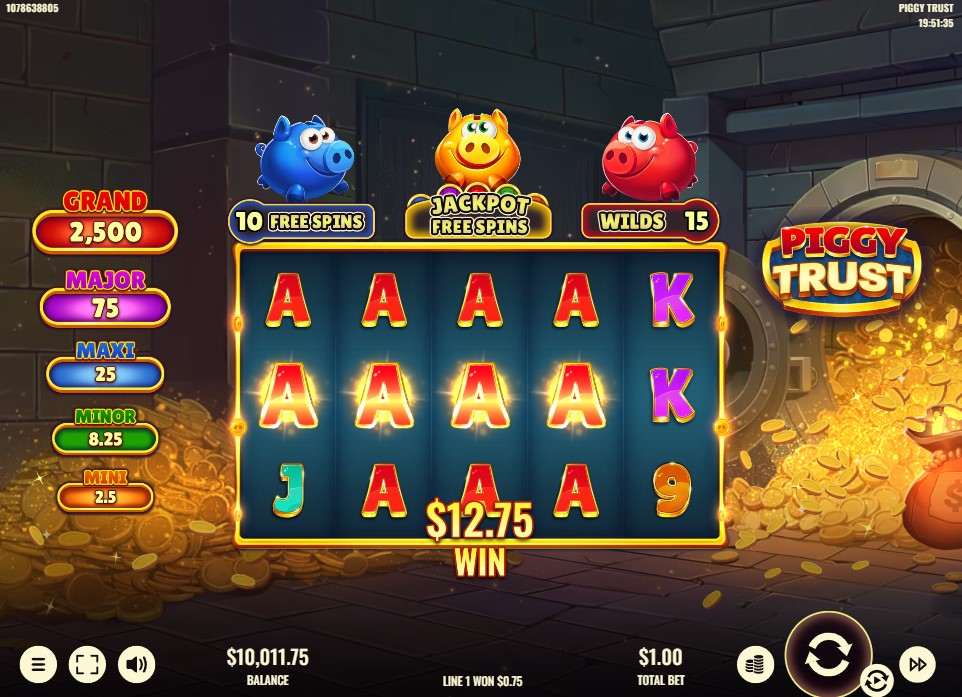Start autoplay with the small play-arrows button
Image resolution: width=962 pixels, height=697 pixels.
coord(876,681)
